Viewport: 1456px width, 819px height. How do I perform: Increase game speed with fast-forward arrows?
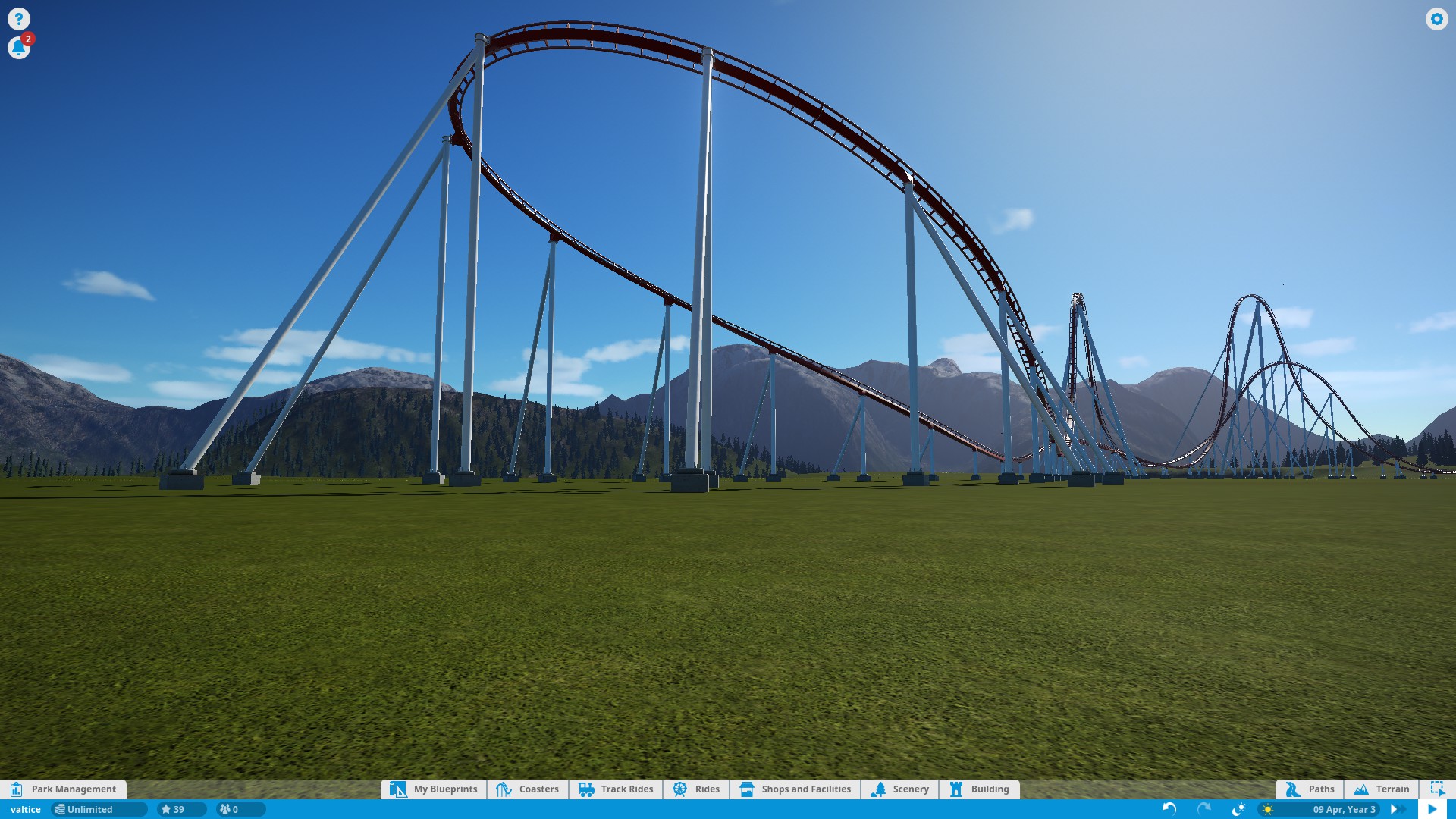click(x=1395, y=809)
